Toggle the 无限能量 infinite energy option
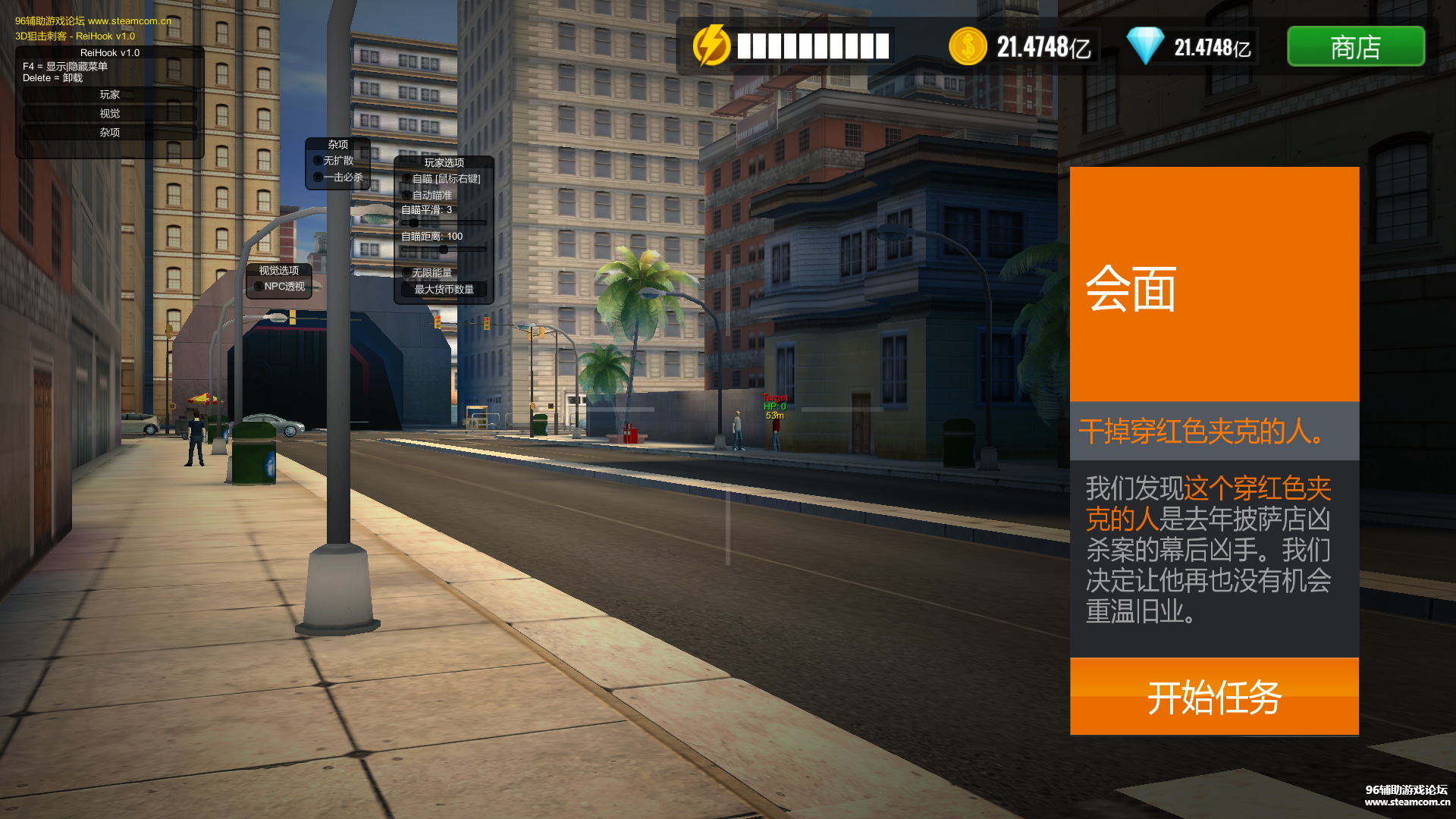The image size is (1456, 819). pos(407,273)
